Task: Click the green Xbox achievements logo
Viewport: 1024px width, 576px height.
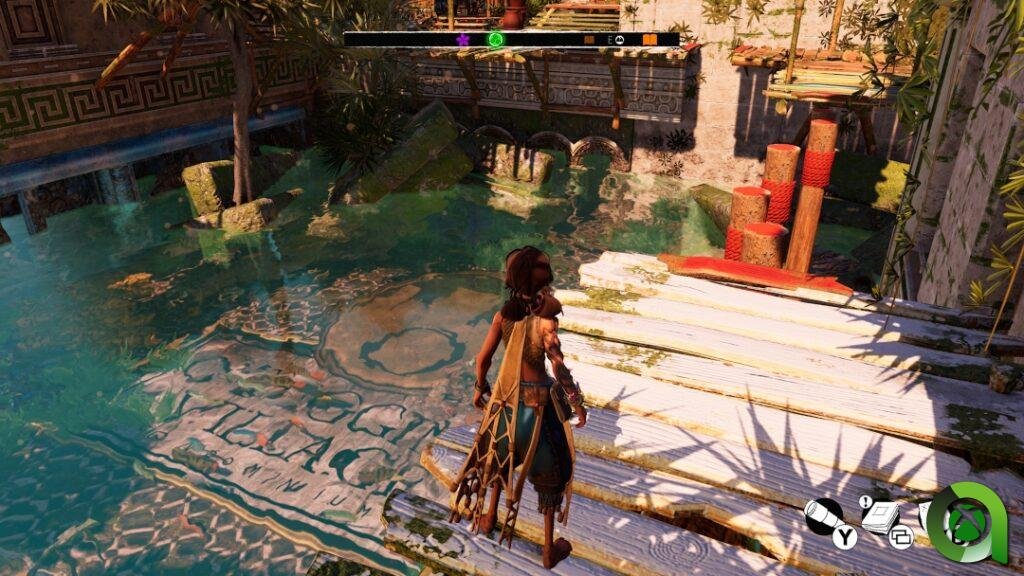Action: click(x=967, y=523)
